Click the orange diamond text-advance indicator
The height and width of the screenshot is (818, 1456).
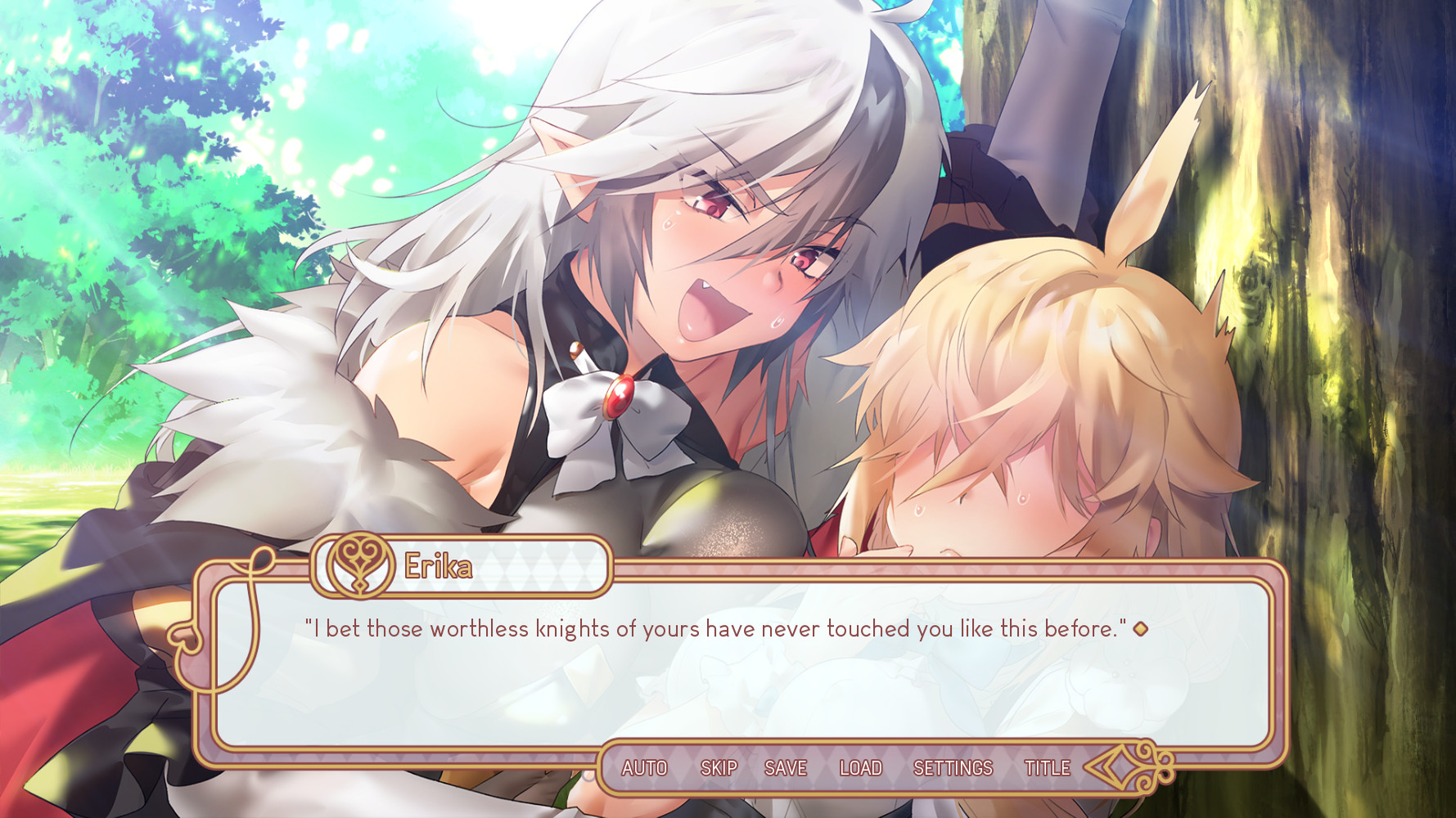click(x=1141, y=629)
